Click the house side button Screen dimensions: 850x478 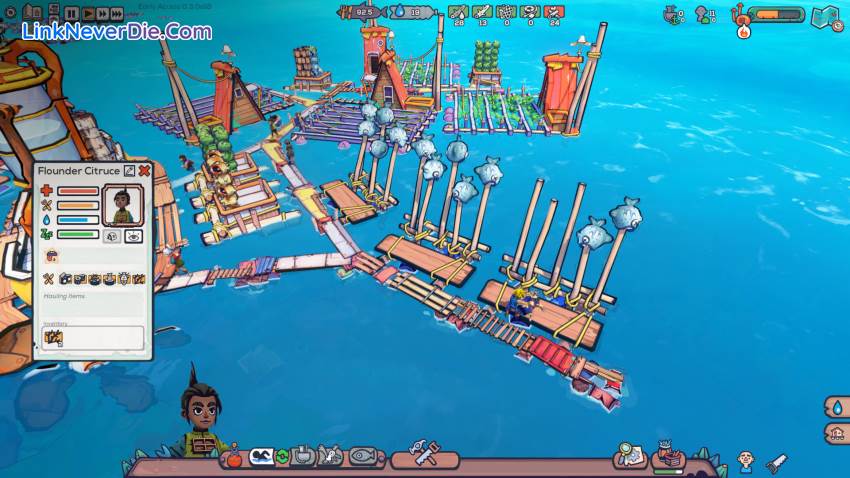coord(836,433)
